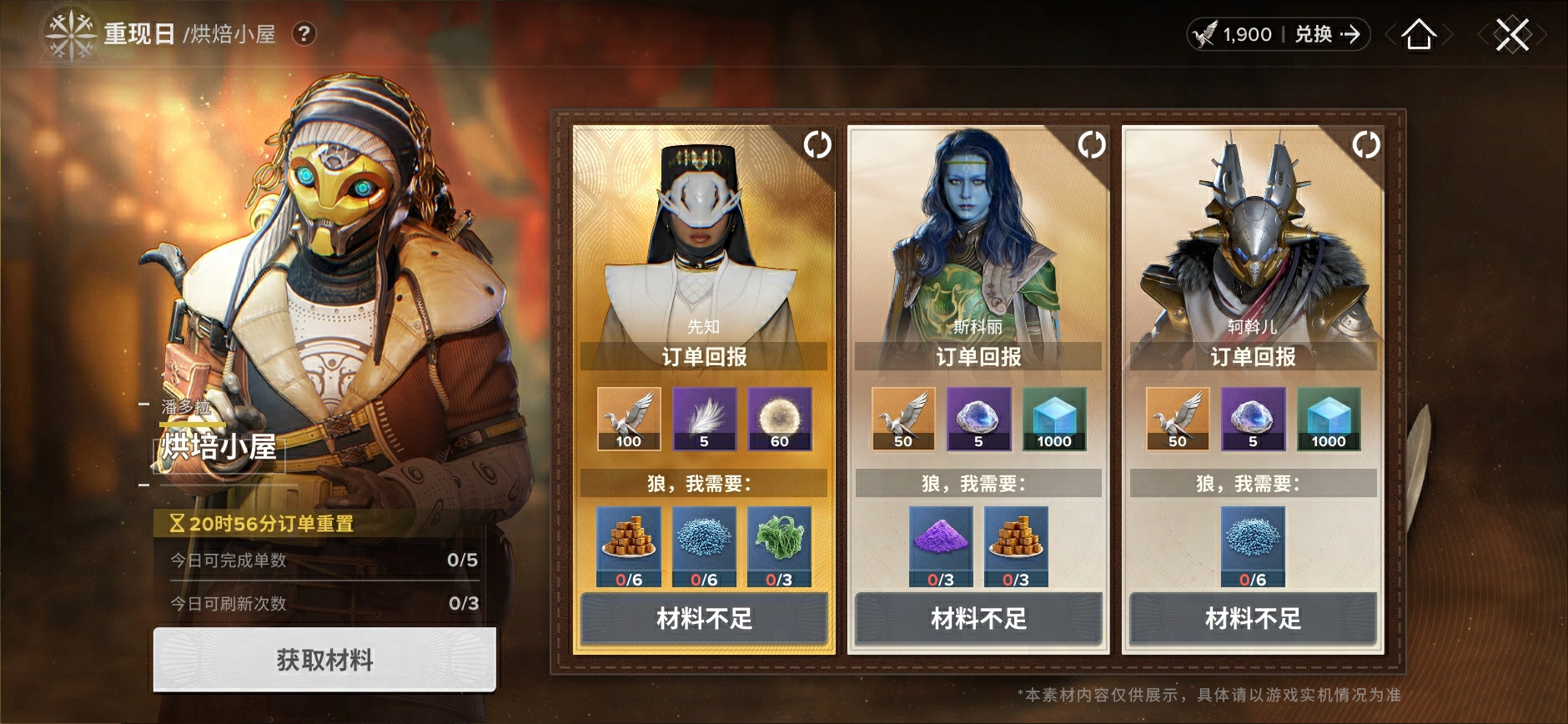Refresh the 先知 order card

click(x=817, y=145)
